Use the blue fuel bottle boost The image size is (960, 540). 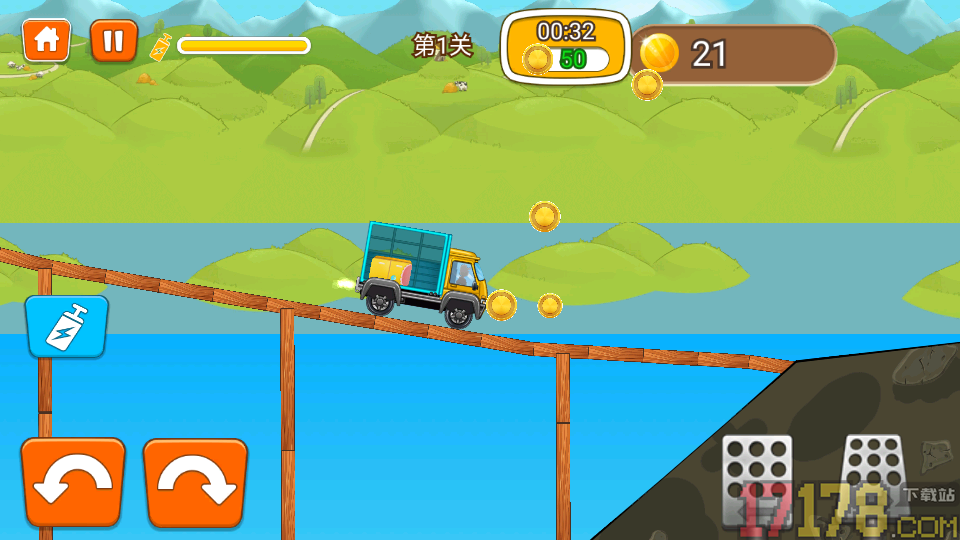click(x=67, y=326)
